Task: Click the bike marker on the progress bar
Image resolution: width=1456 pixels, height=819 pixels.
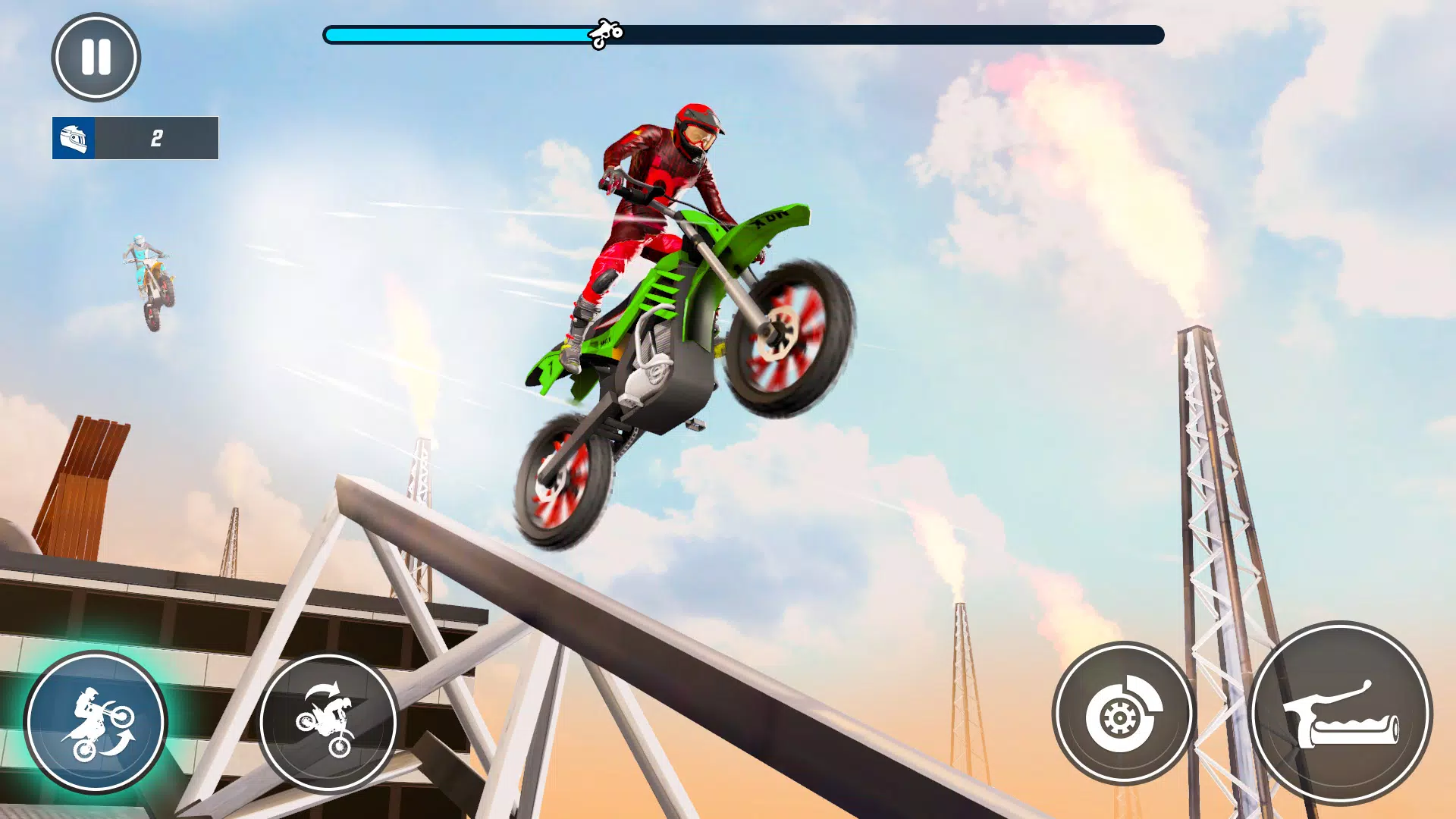Action: (607, 32)
